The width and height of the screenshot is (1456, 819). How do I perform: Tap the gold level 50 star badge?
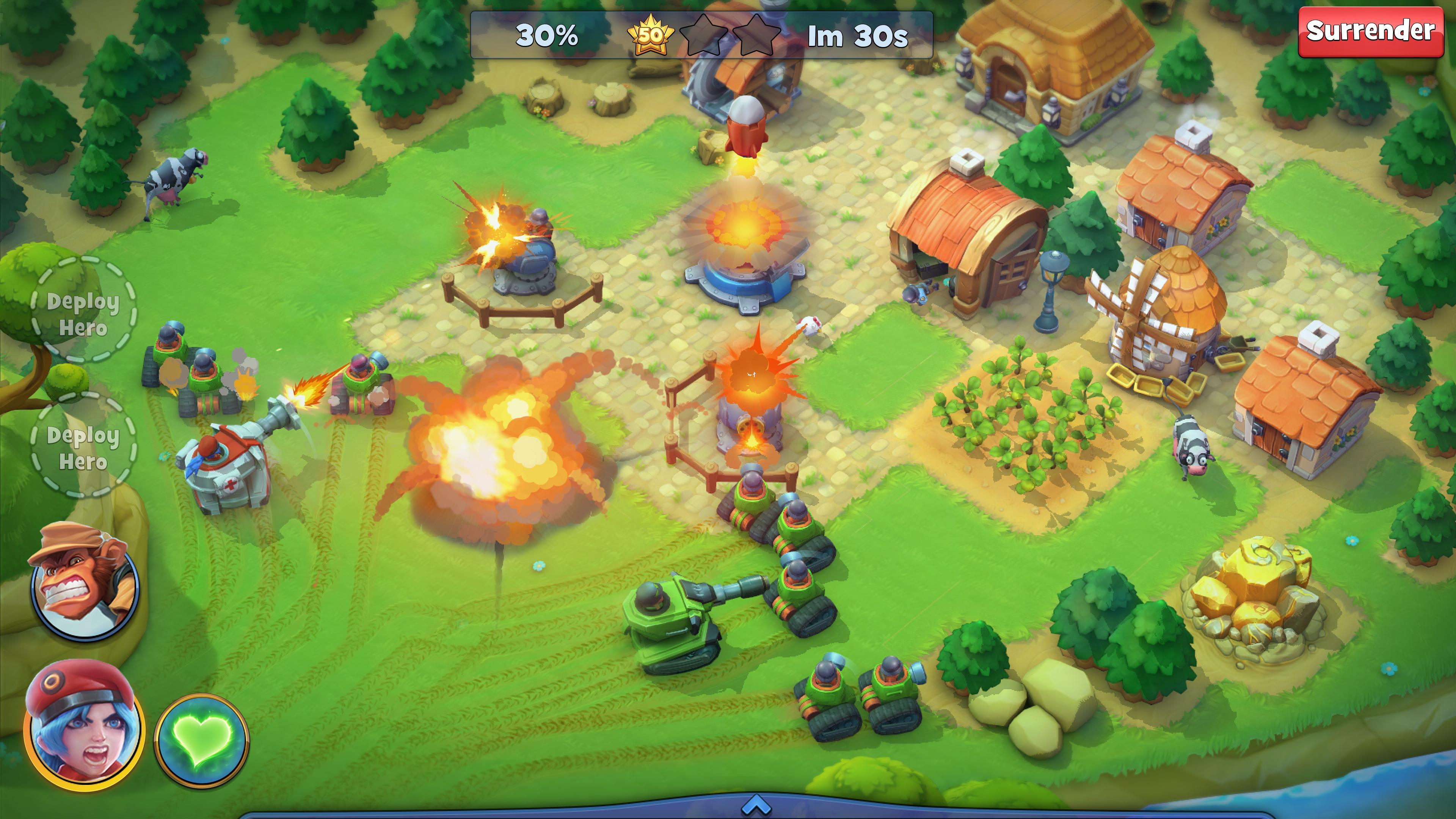pyautogui.click(x=651, y=36)
